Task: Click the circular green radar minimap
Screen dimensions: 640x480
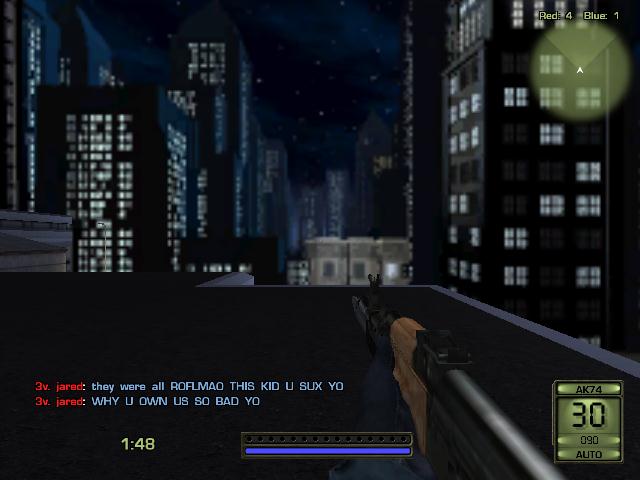Action: [580, 70]
